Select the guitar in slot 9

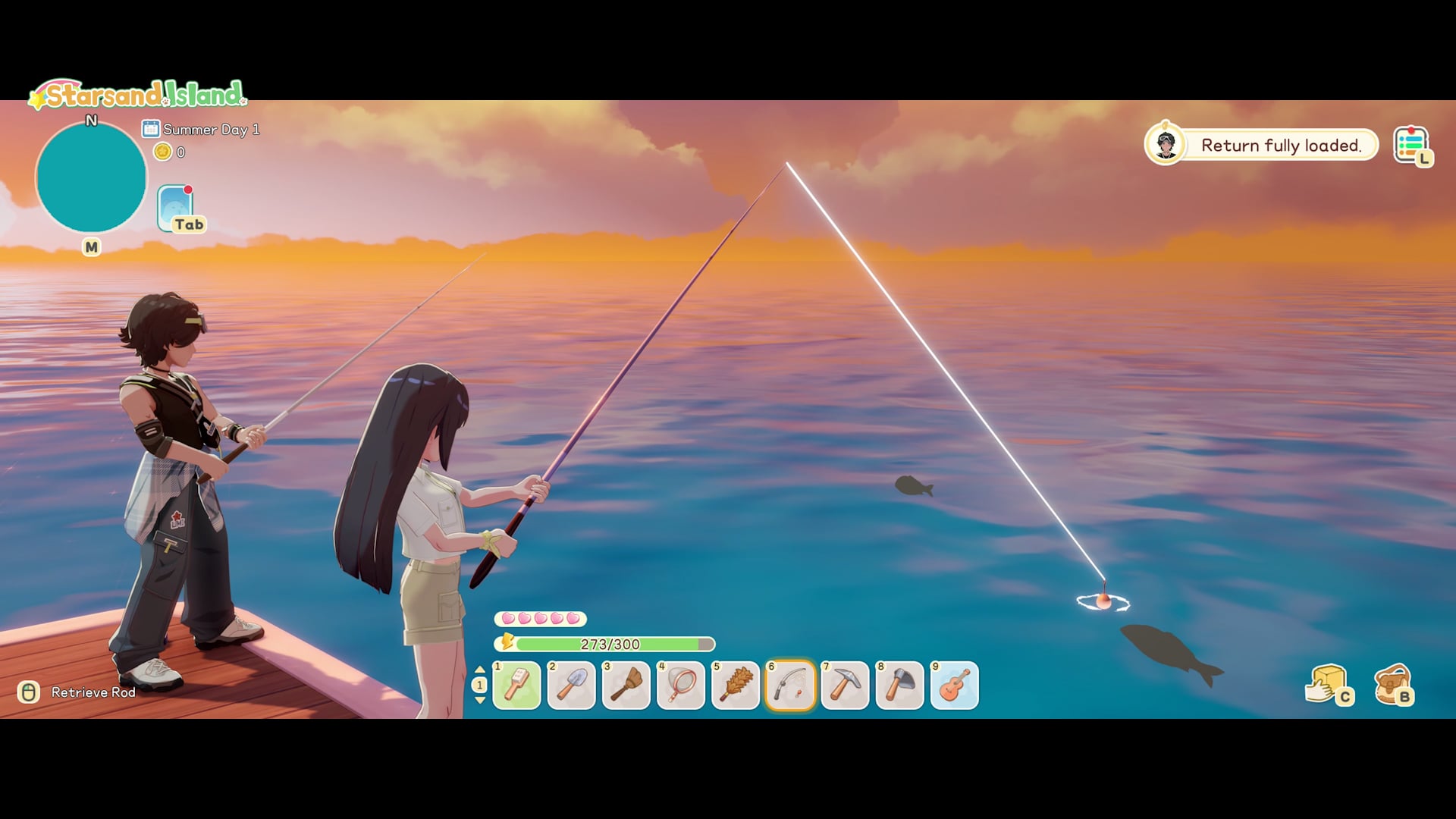click(x=955, y=685)
